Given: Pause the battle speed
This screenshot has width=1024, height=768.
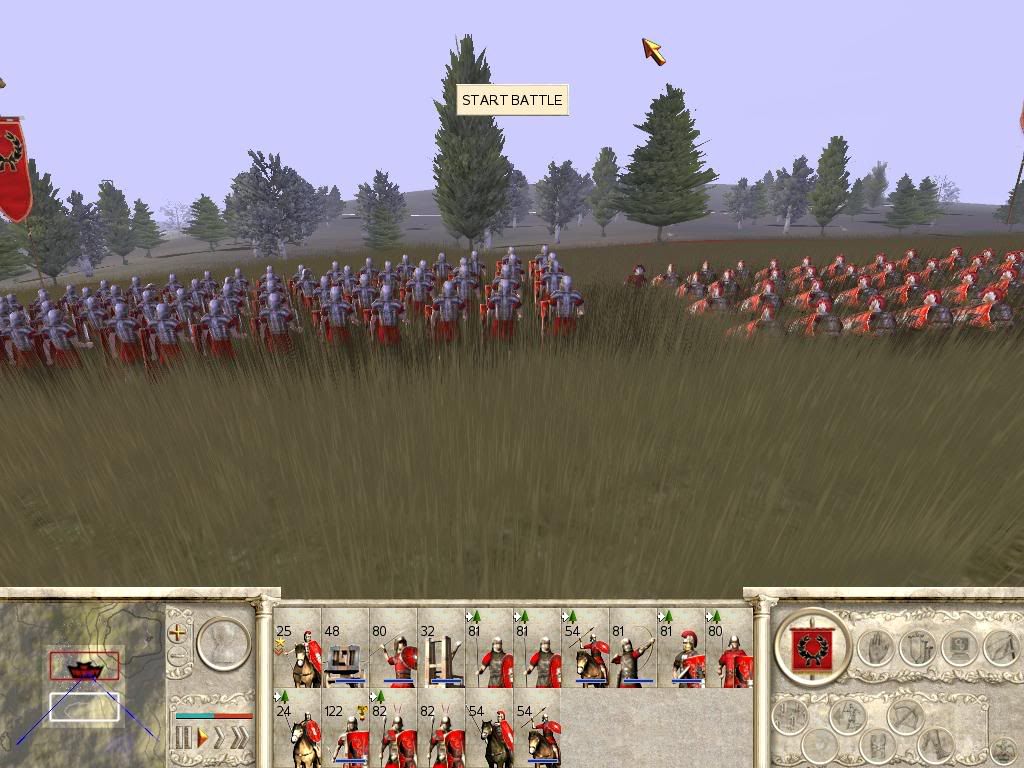Looking at the screenshot, I should click(x=184, y=738).
